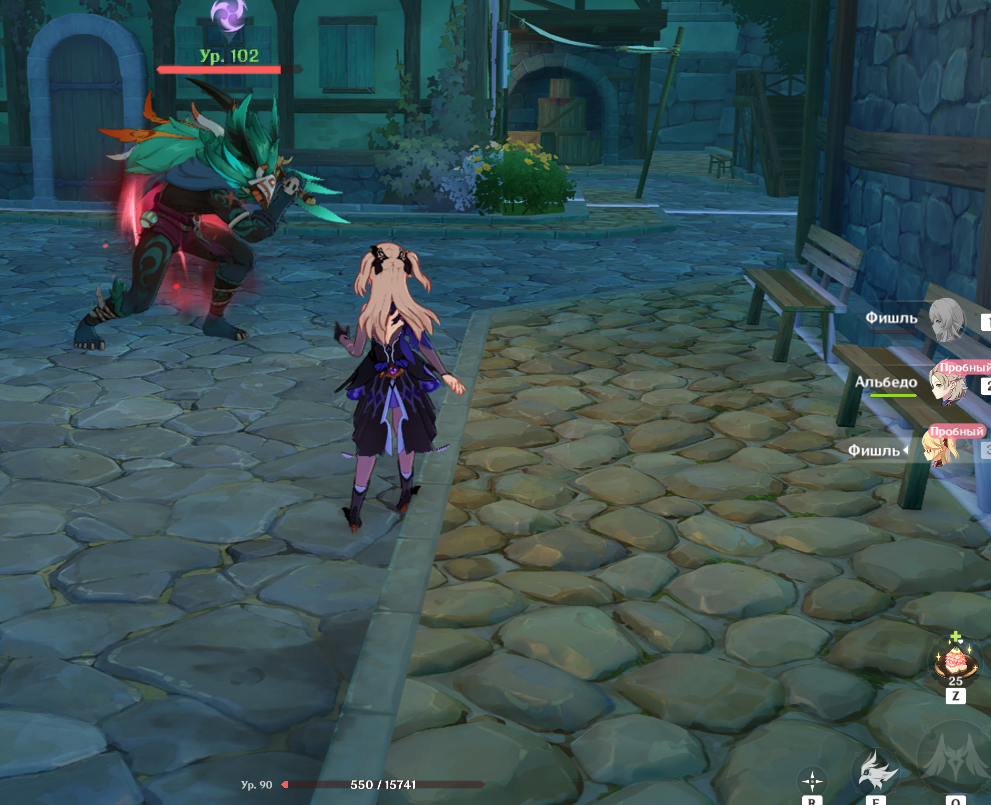This screenshot has width=991, height=805.
Task: Choose the blonde trial Фишль portrait
Action: 944,450
